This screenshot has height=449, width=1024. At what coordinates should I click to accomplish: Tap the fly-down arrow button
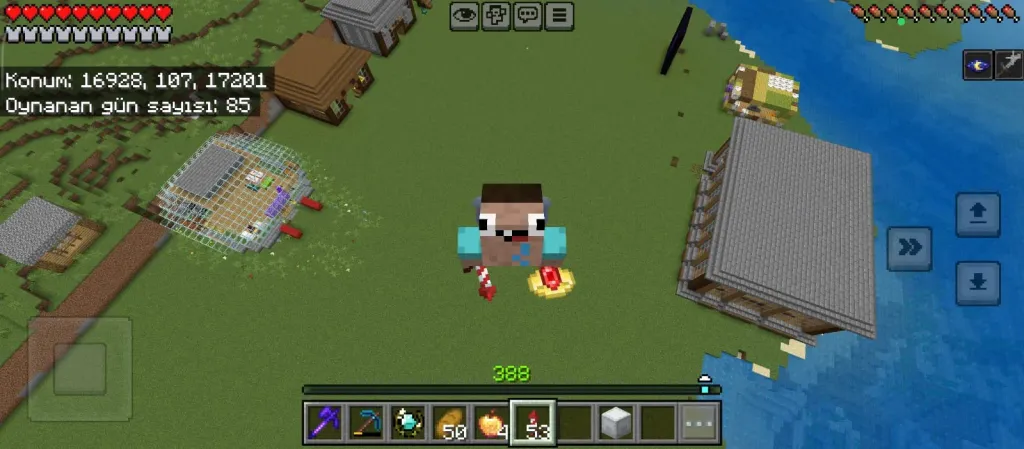tap(977, 283)
